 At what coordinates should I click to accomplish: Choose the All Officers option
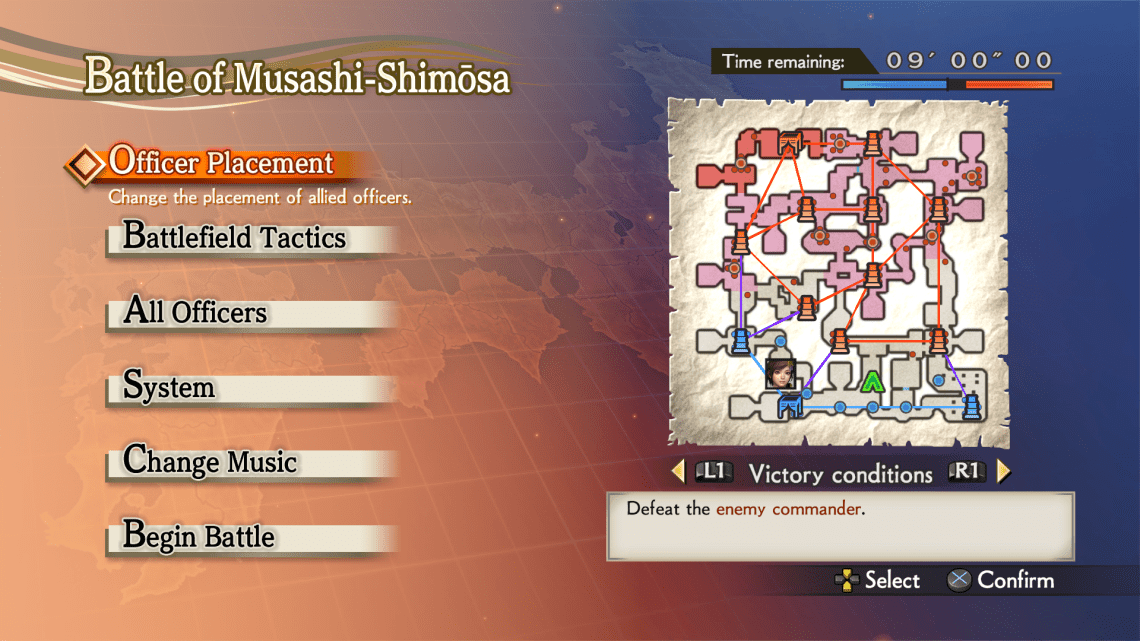click(195, 312)
